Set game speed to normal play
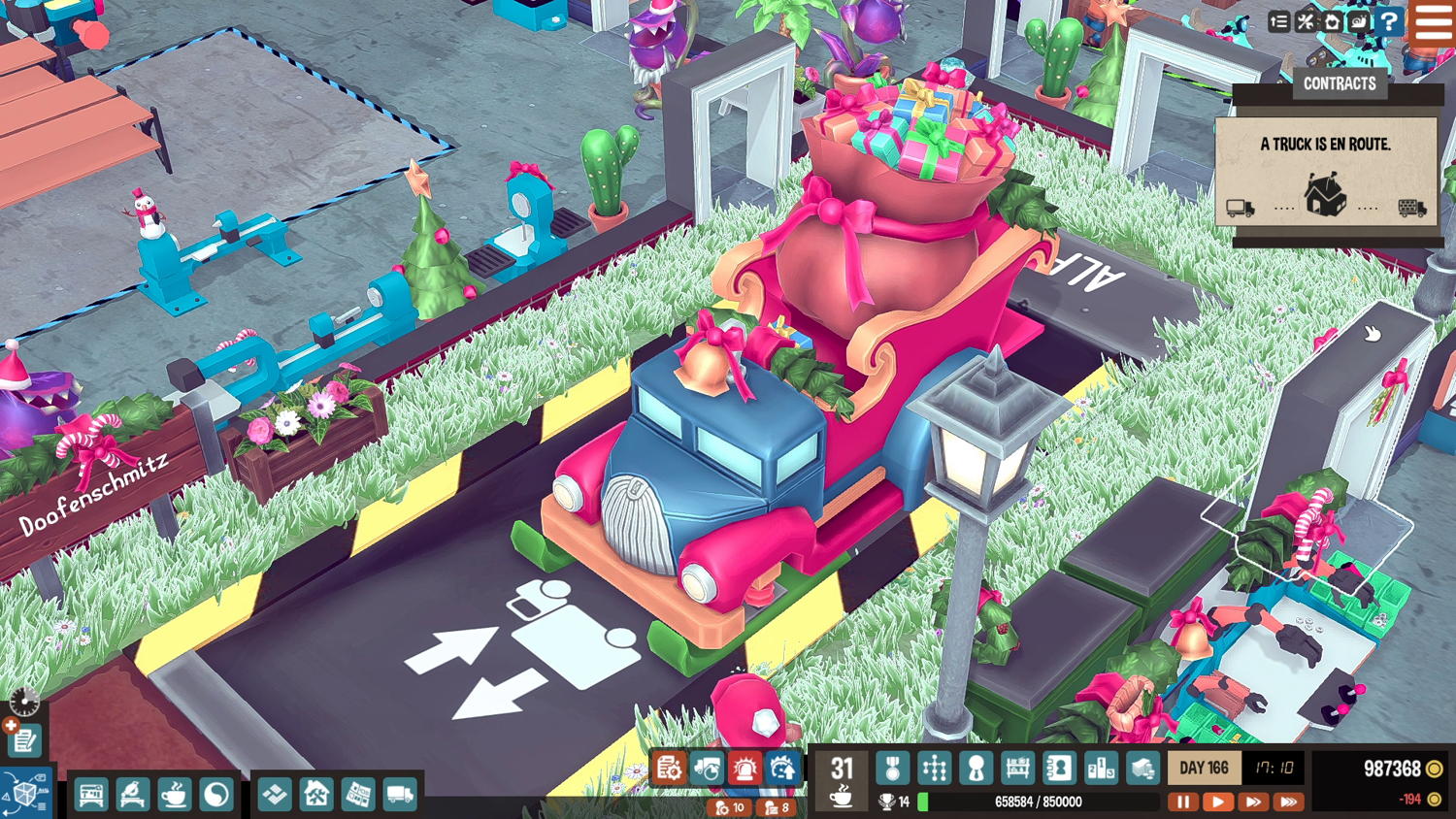 click(x=1217, y=802)
